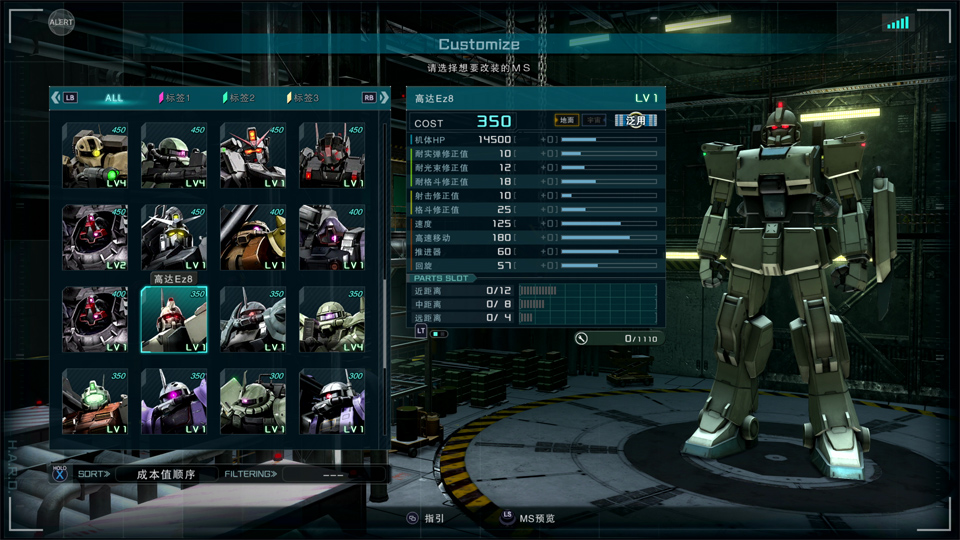The height and width of the screenshot is (540, 960).
Task: Select the orange-brown suit with cost 400
Action: pos(253,238)
